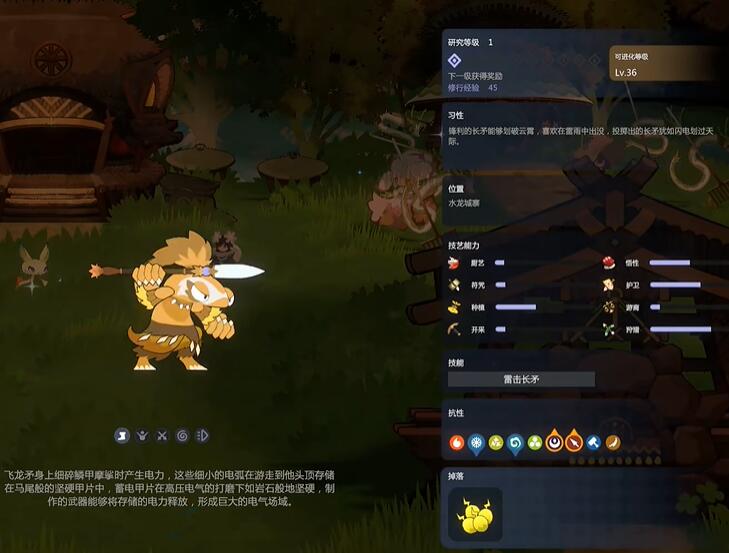This screenshot has width=729, height=553.
Task: Select the 厨艺 cooking skill icon
Action: click(455, 263)
